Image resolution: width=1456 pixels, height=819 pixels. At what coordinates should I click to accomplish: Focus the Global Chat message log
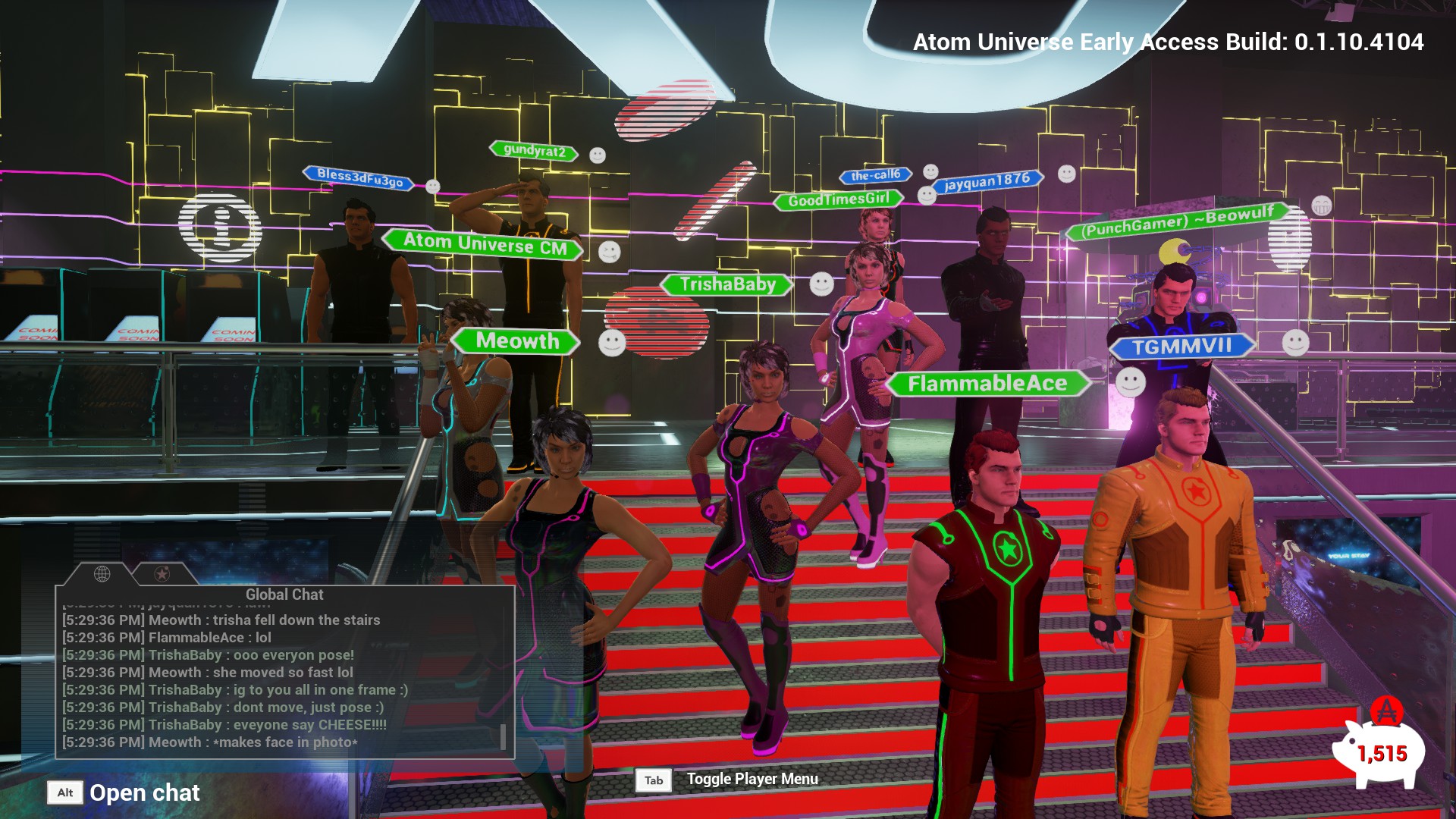281,680
